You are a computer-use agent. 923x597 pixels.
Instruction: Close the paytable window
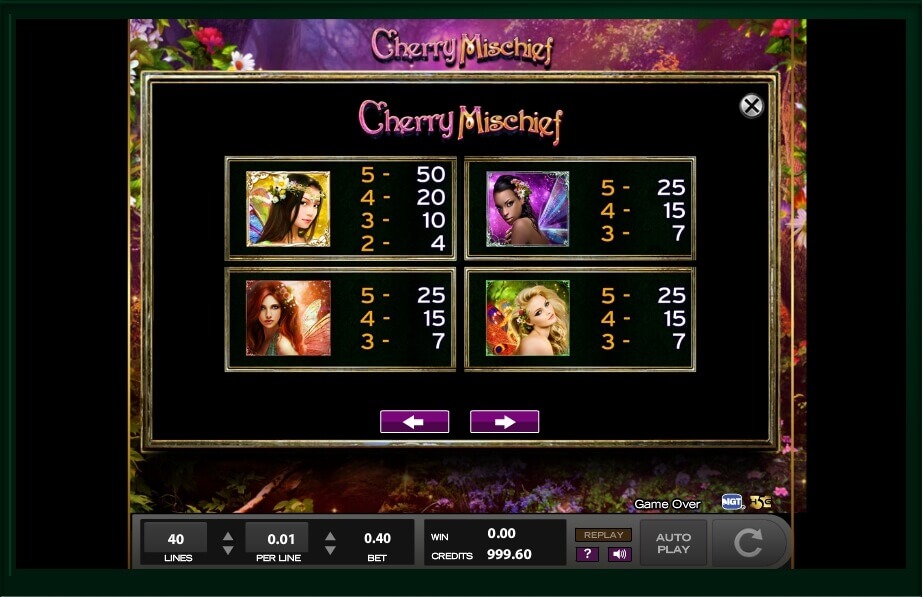pyautogui.click(x=751, y=106)
